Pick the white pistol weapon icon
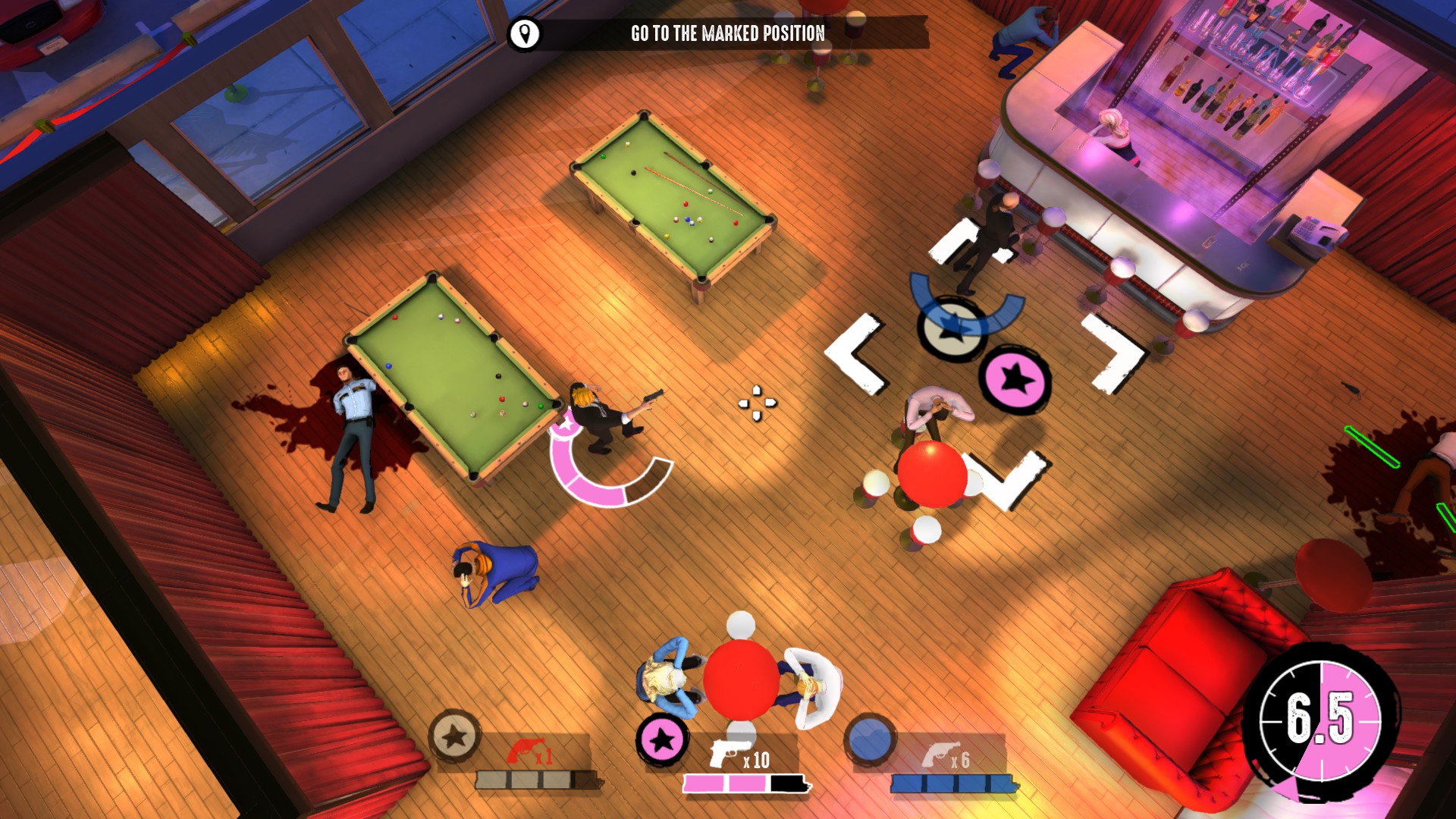This screenshot has width=1456, height=819. point(726,752)
